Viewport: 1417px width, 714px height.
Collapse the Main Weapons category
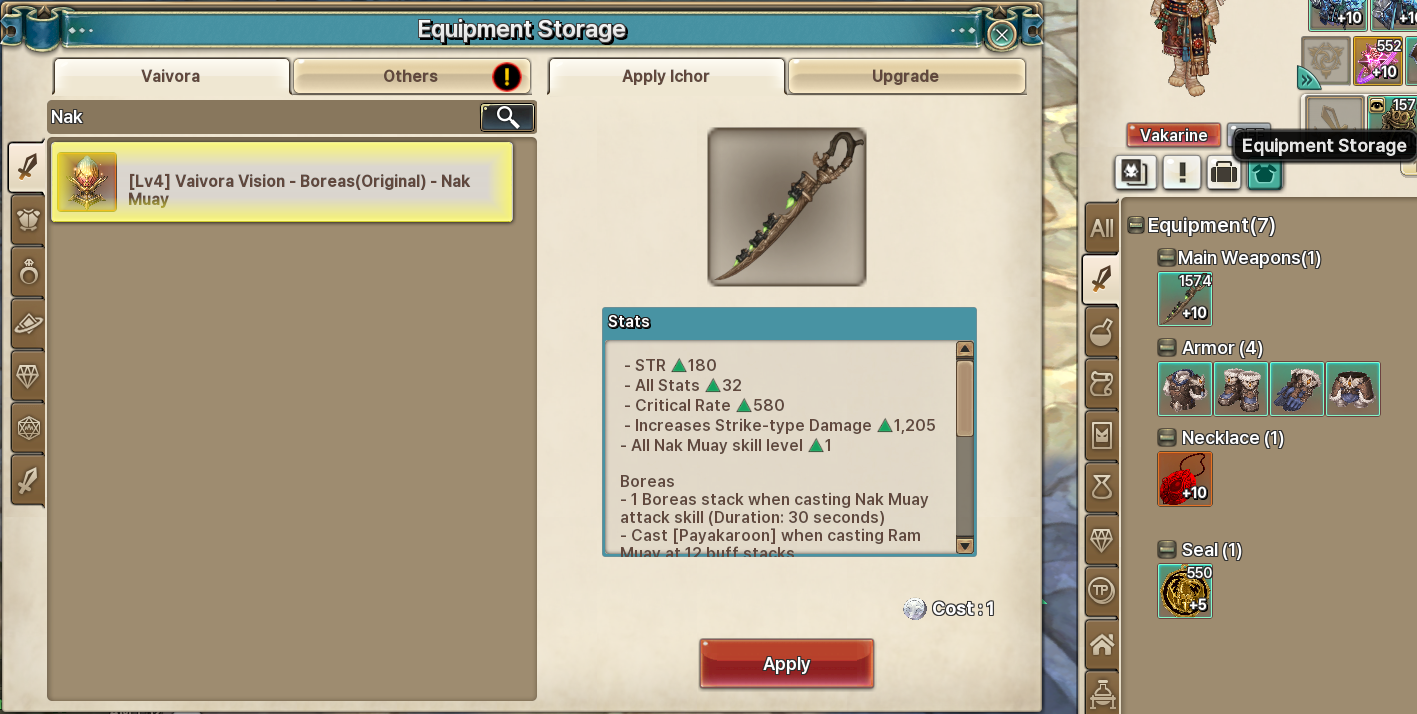[x=1167, y=258]
